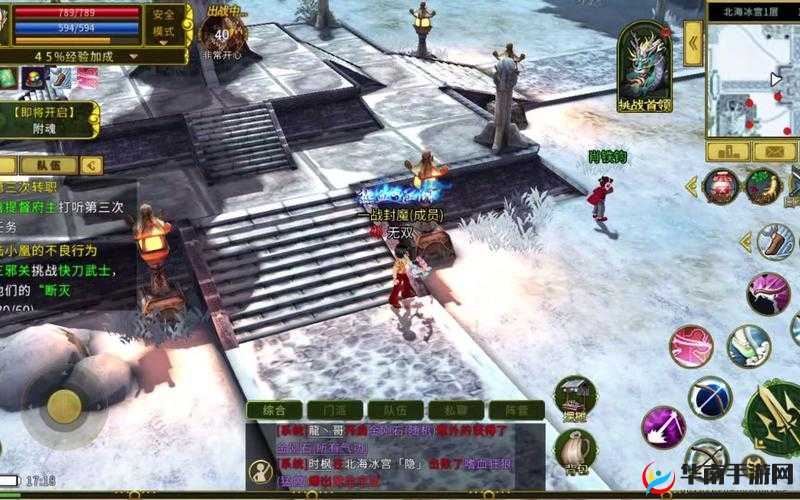Select the 私聊 private chat tab

455,410
